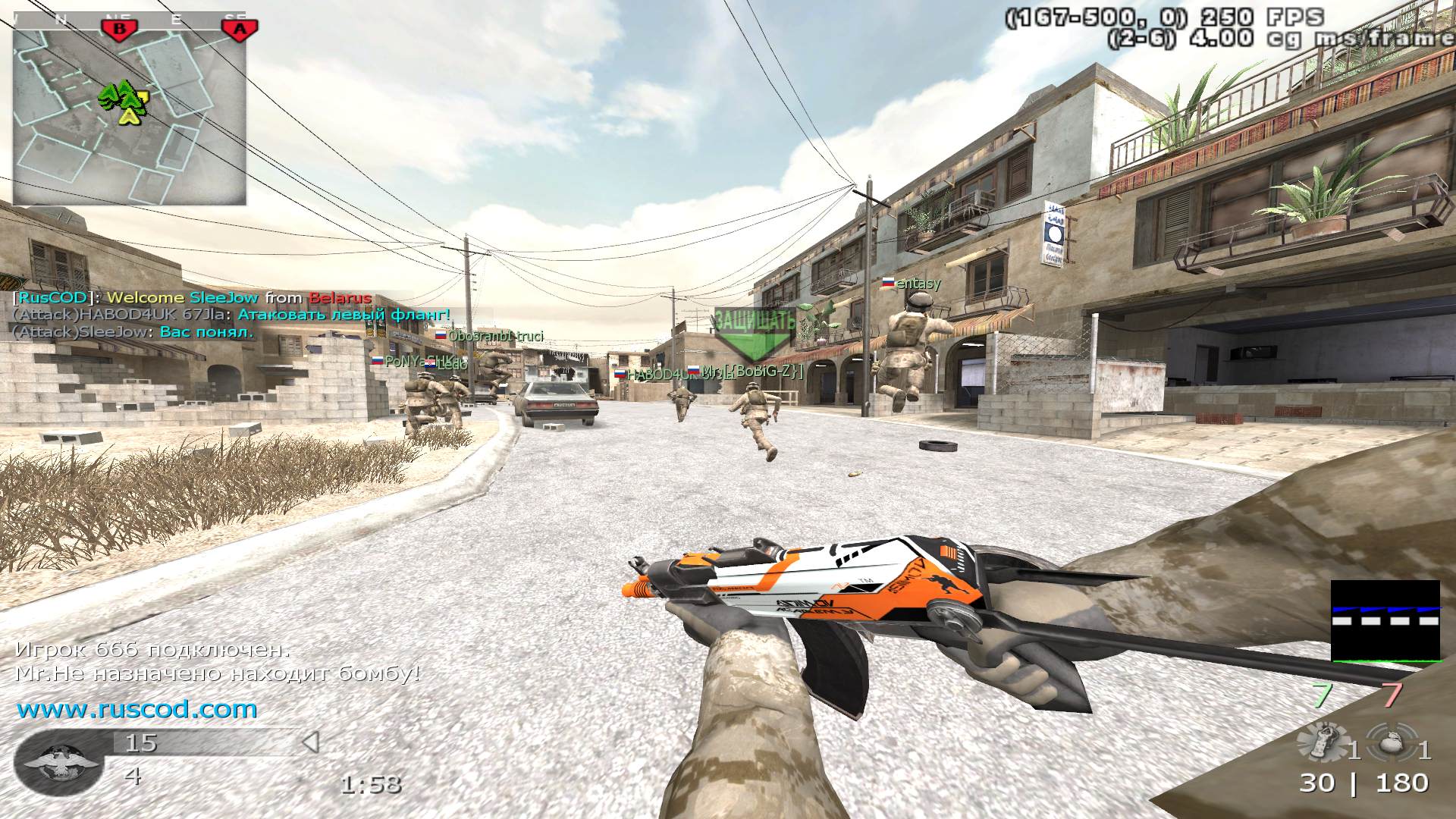The image size is (1456, 819).
Task: Open the www.ruscod.com link
Action: coord(137,710)
